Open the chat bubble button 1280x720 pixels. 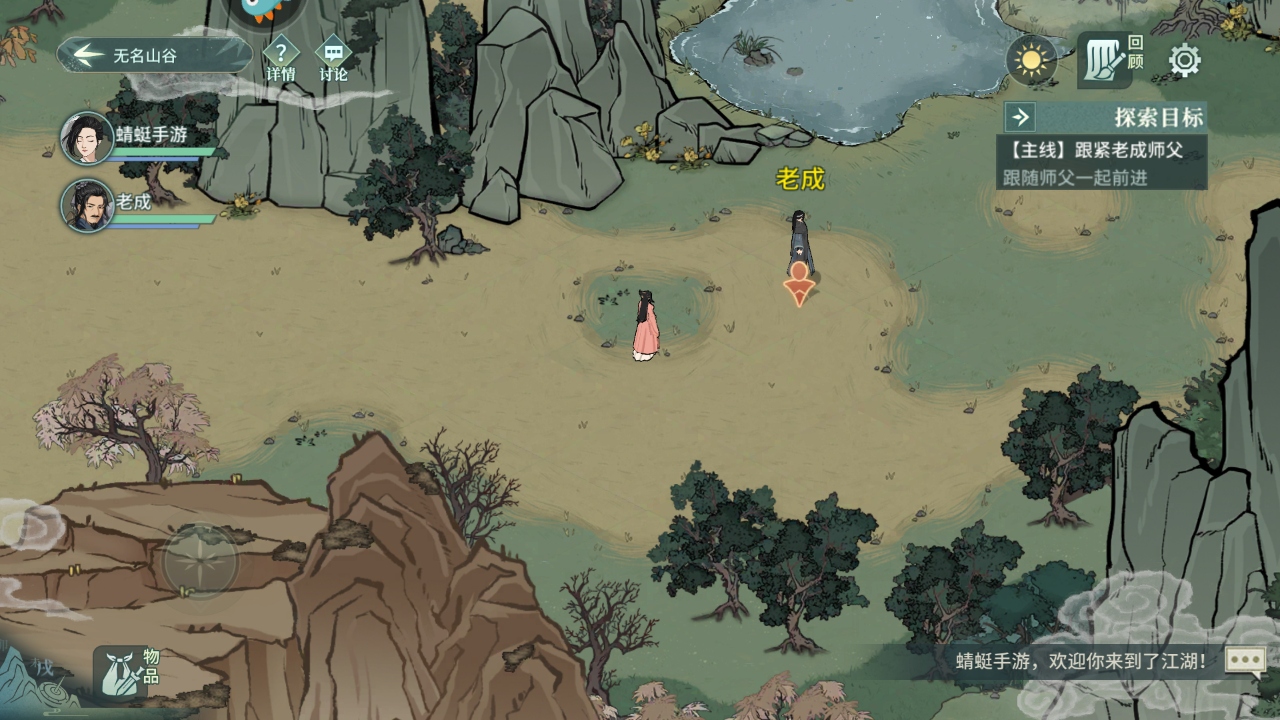tap(1246, 660)
